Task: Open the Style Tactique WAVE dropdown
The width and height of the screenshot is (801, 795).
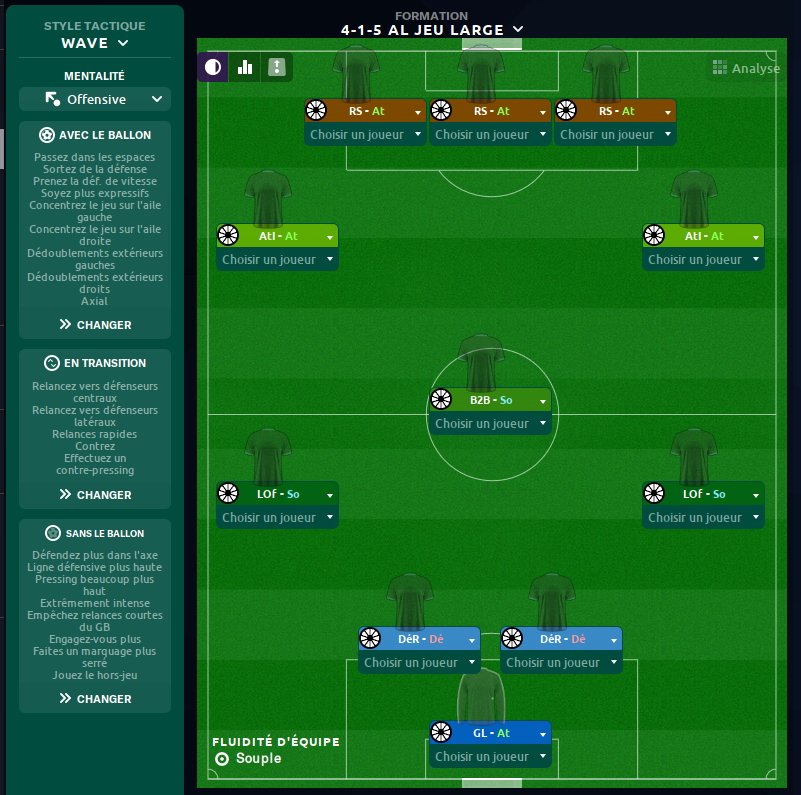Action: pyautogui.click(x=95, y=43)
